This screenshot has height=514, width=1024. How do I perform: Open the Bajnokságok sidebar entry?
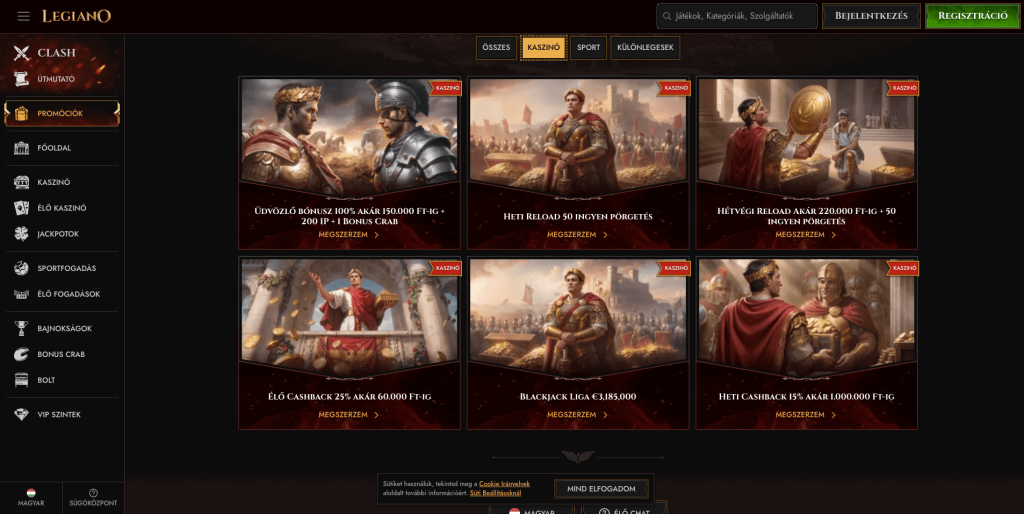click(x=64, y=328)
